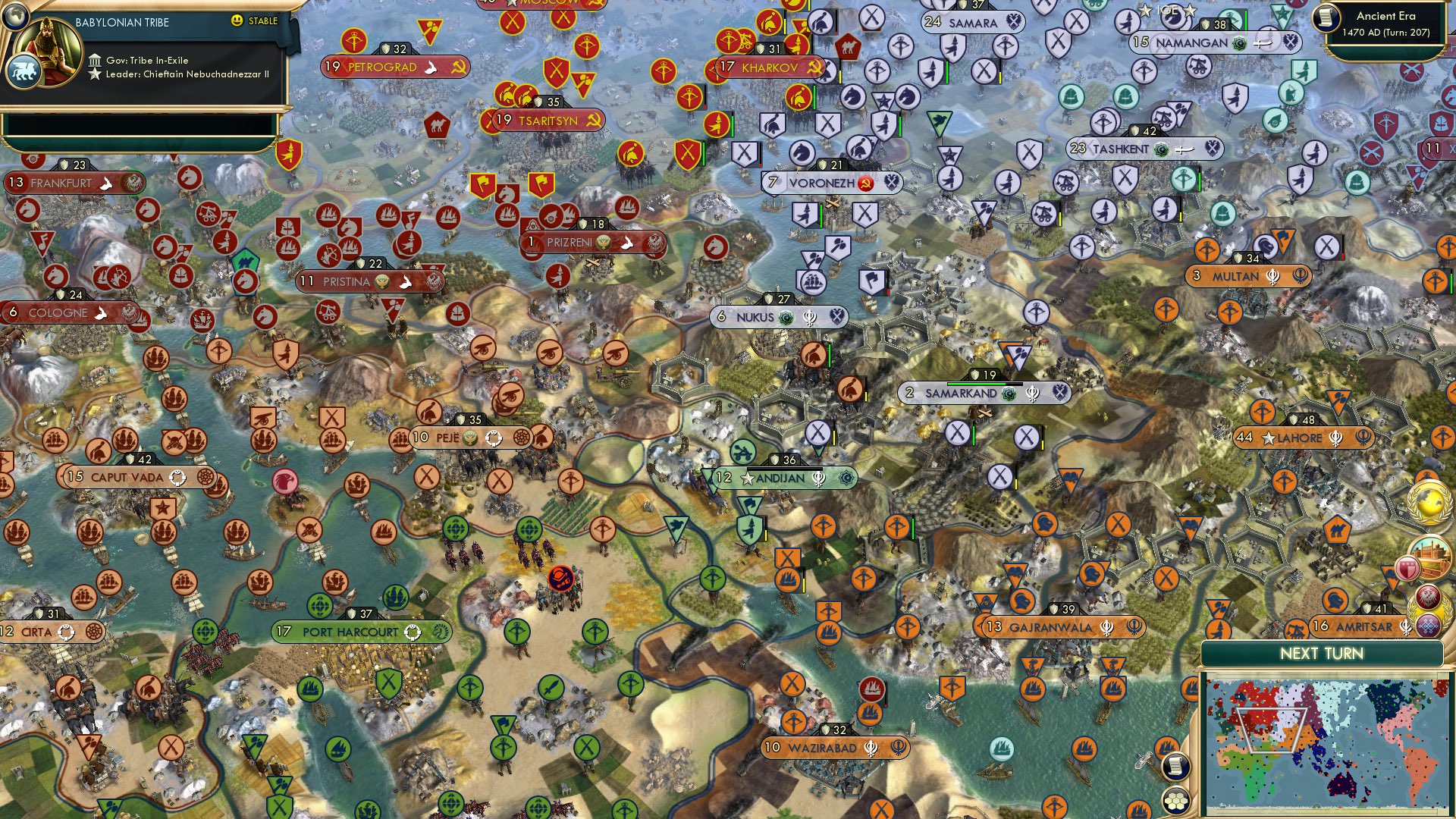The height and width of the screenshot is (819, 1456).
Task: Click Samarkand's green growth bar
Action: tap(976, 384)
